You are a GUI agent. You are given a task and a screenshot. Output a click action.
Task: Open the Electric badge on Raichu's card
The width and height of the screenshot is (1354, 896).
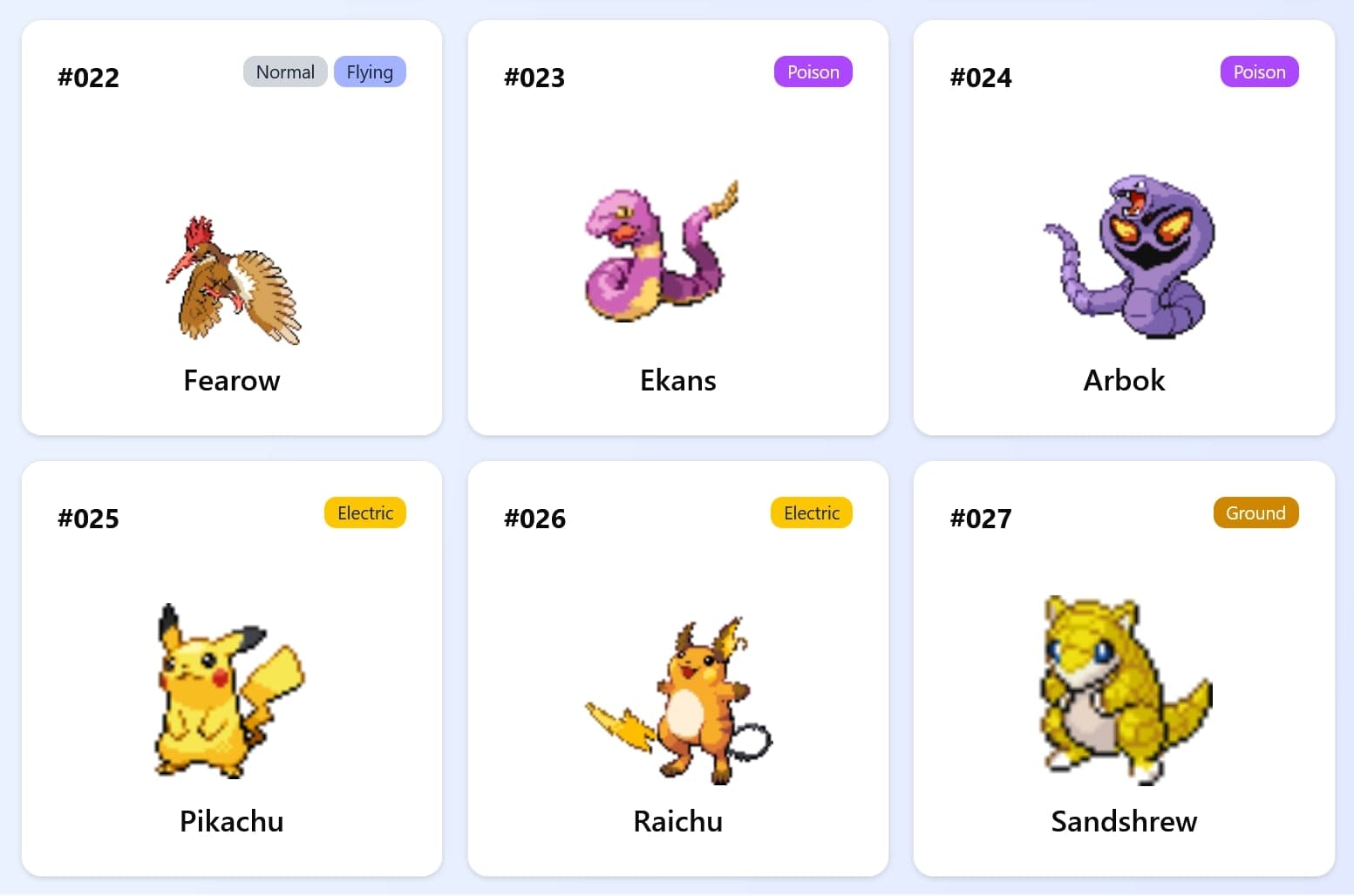click(811, 512)
